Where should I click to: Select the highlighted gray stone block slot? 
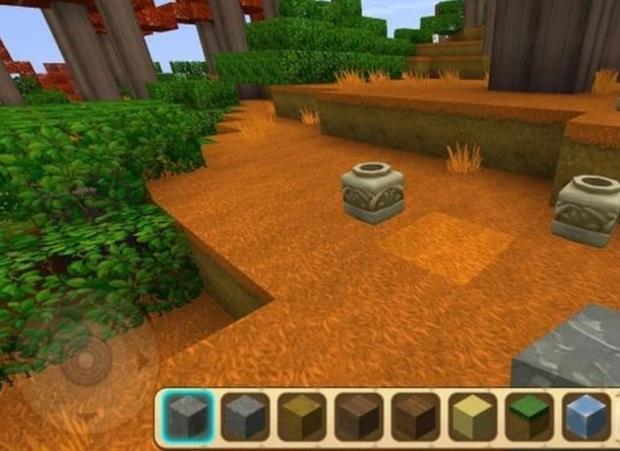(x=187, y=416)
